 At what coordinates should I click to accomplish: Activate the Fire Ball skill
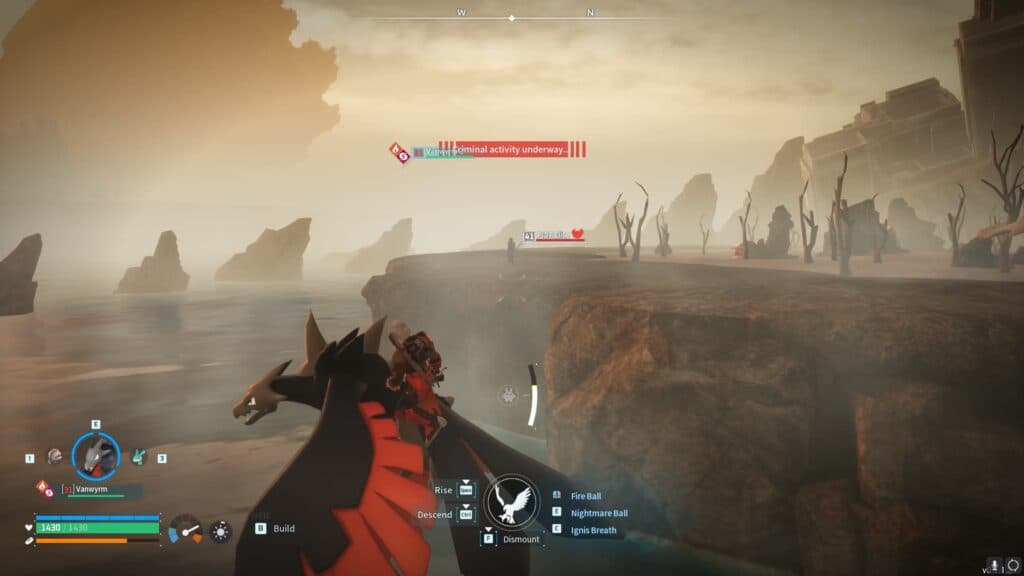(585, 496)
